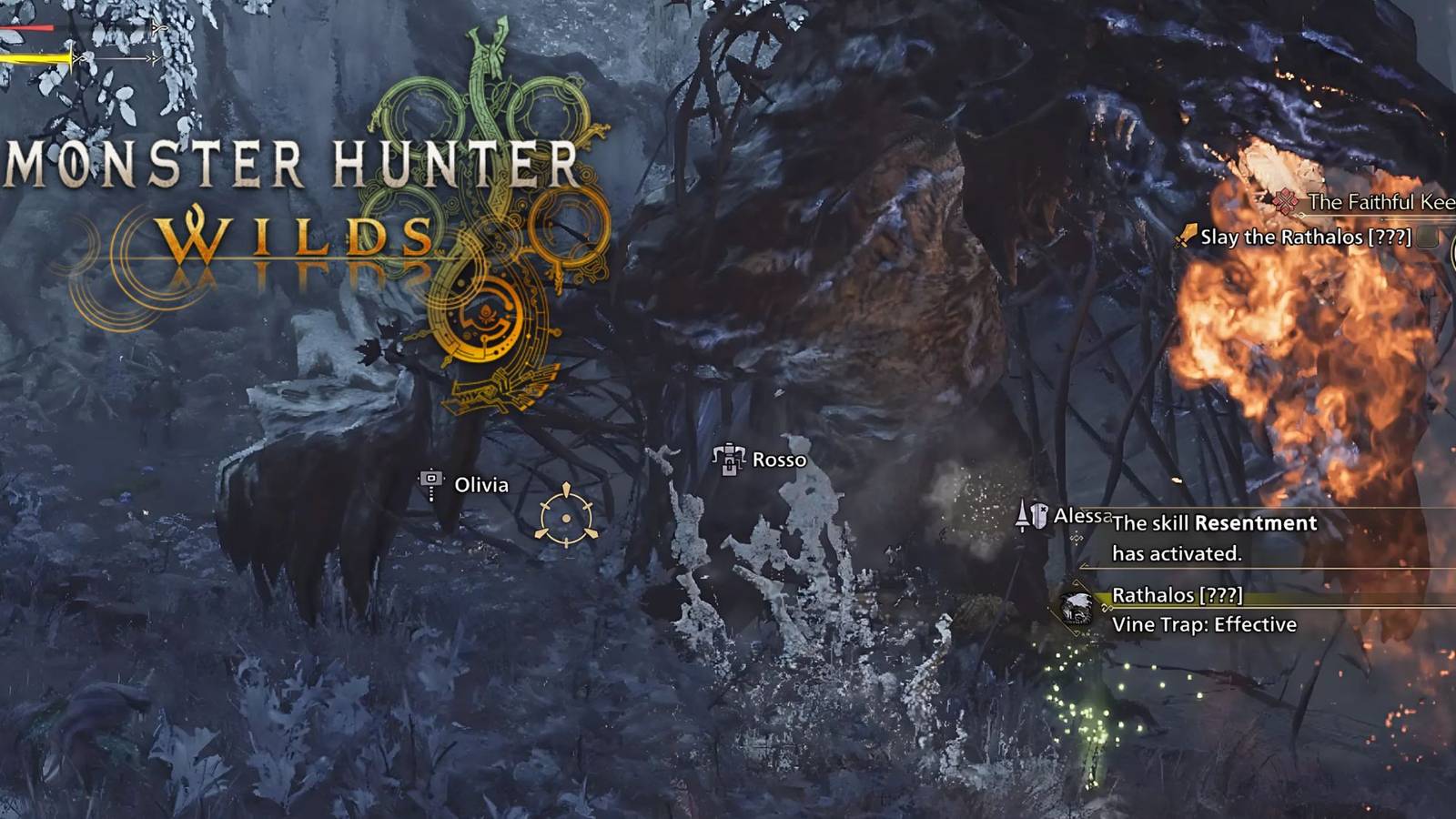The width and height of the screenshot is (1456, 819).
Task: Click the Rathalos monster head icon
Action: [x=1077, y=607]
